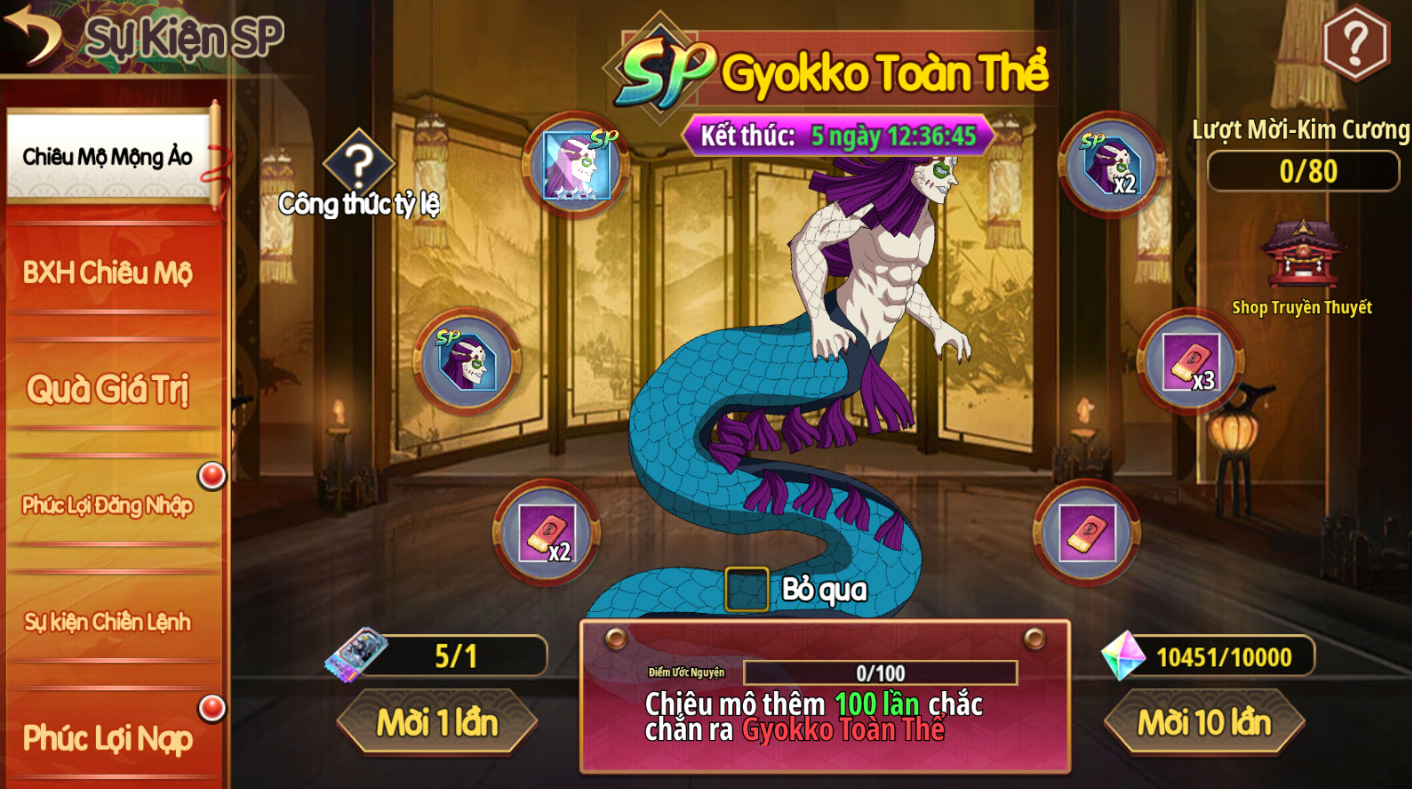
Task: Summon ten times with Mời 10 lần
Action: pyautogui.click(x=1204, y=721)
